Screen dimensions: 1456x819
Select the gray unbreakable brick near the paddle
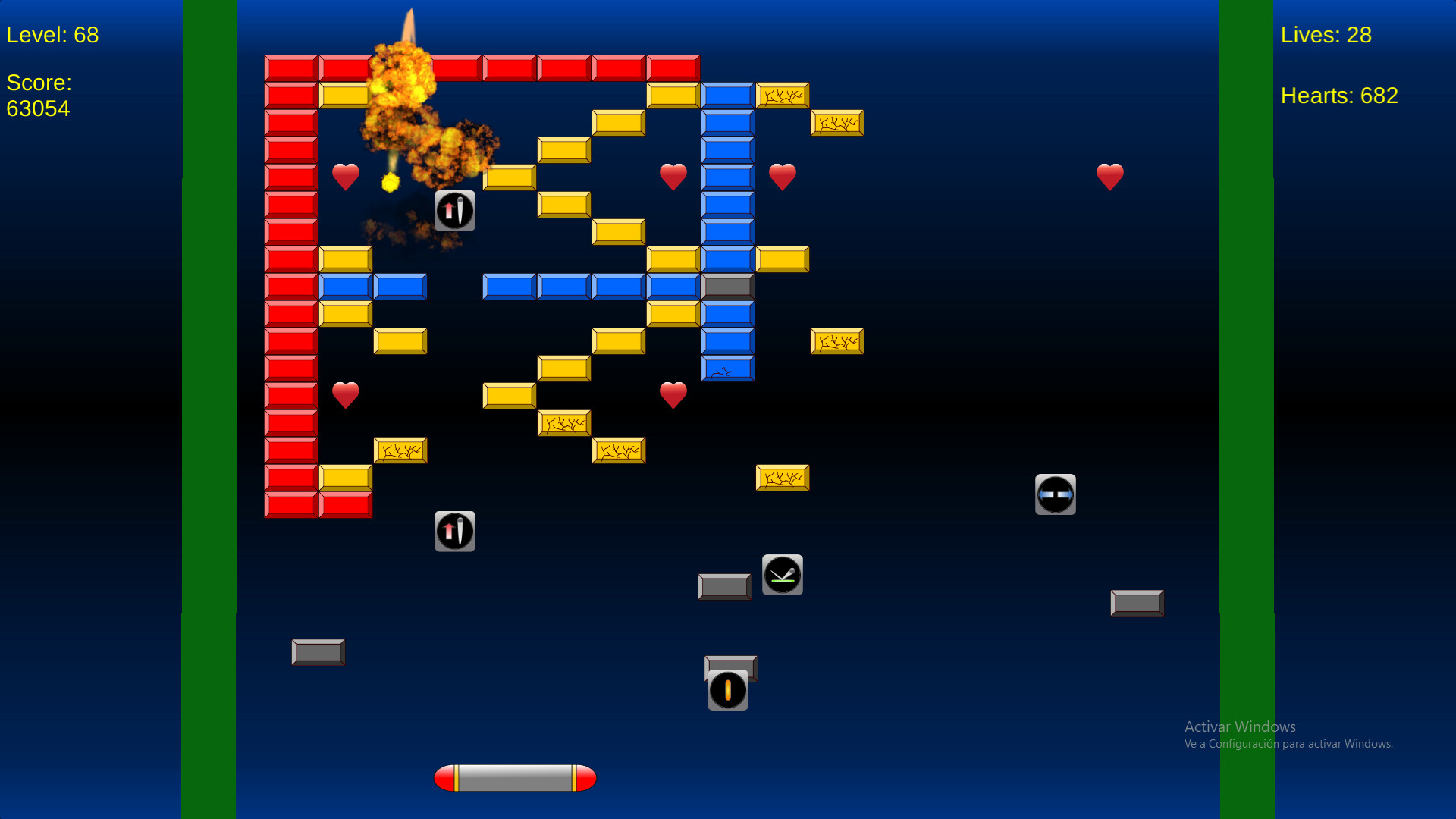[318, 652]
